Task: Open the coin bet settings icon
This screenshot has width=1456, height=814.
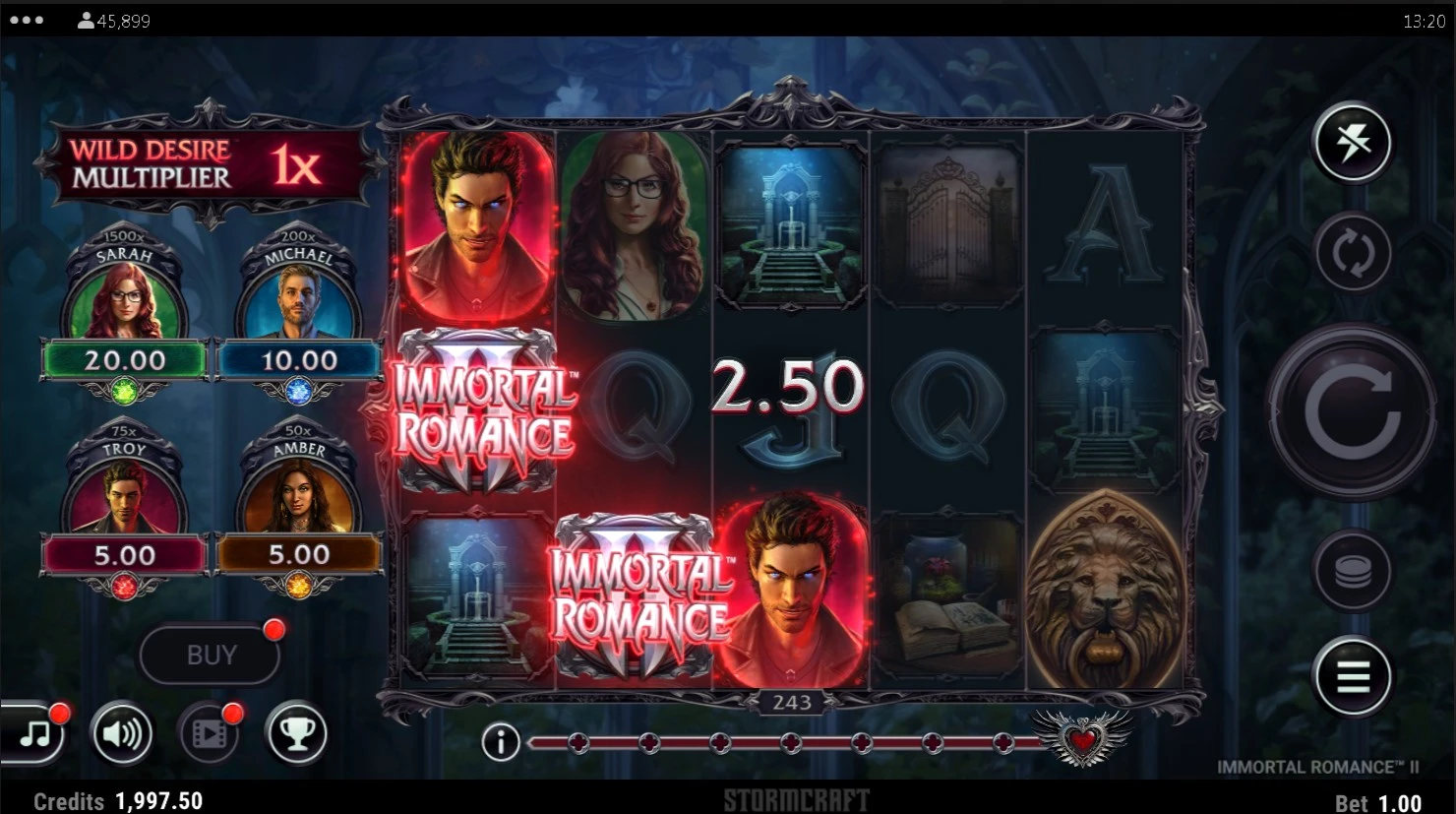Action: tap(1355, 568)
